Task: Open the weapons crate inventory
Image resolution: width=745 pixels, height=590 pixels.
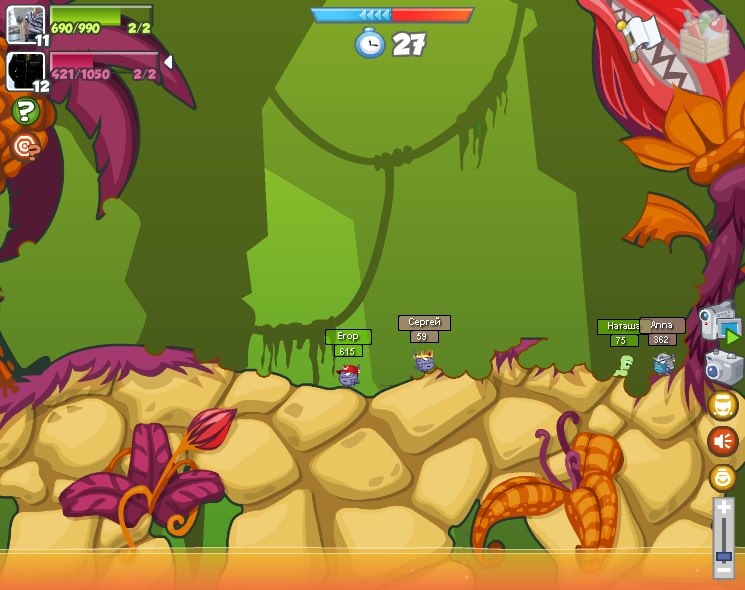Action: point(704,38)
